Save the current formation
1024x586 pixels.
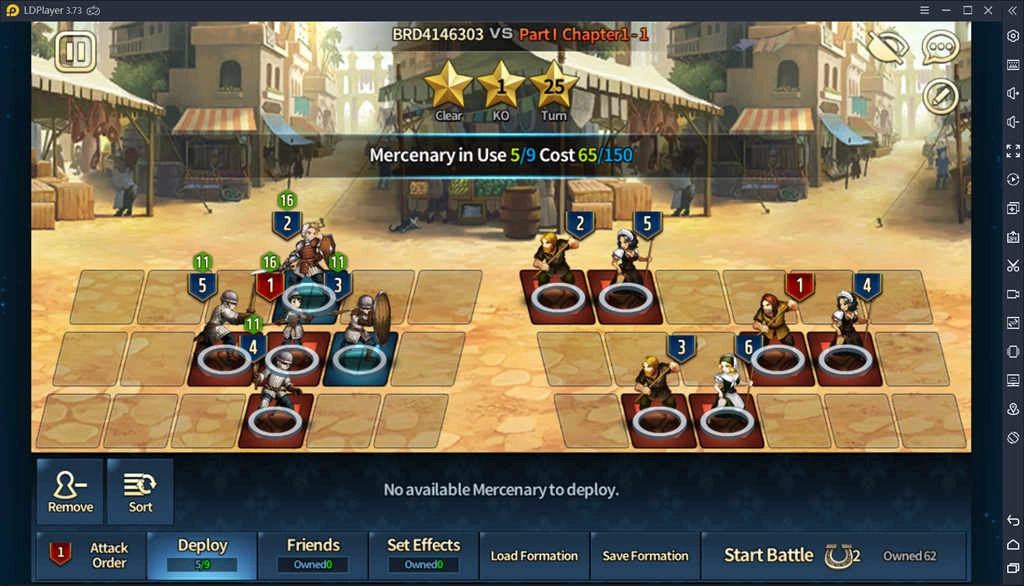pos(645,555)
